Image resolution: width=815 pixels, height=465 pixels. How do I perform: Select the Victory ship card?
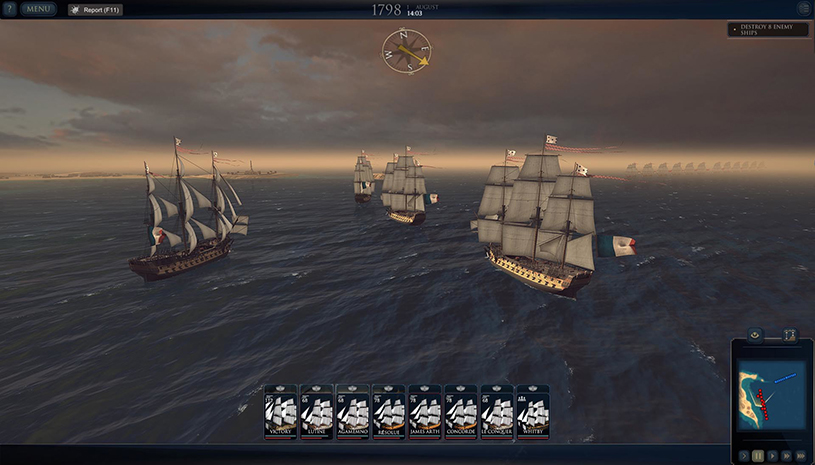click(x=281, y=412)
